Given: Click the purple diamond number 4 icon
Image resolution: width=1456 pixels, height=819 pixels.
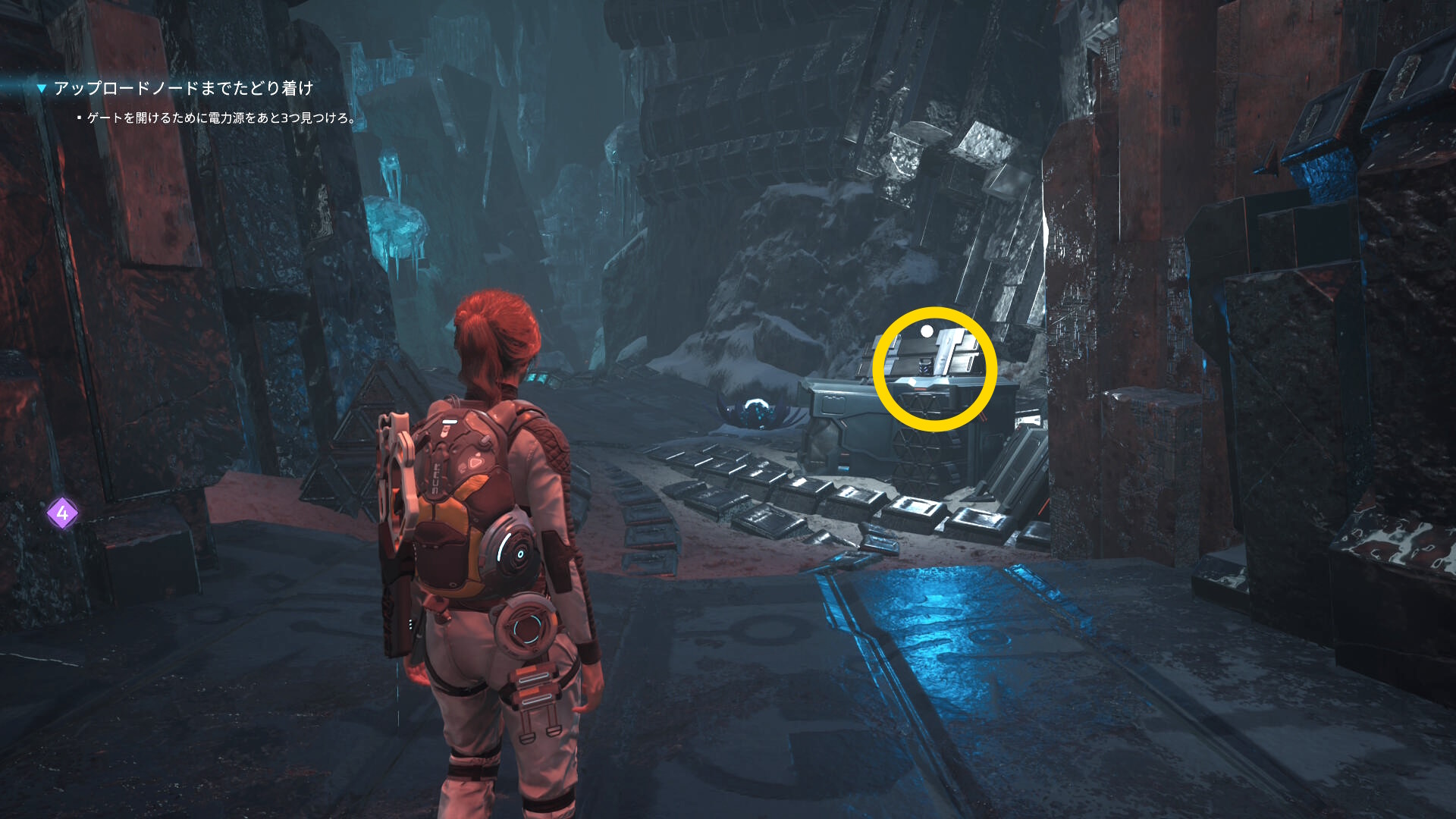Looking at the screenshot, I should point(62,514).
